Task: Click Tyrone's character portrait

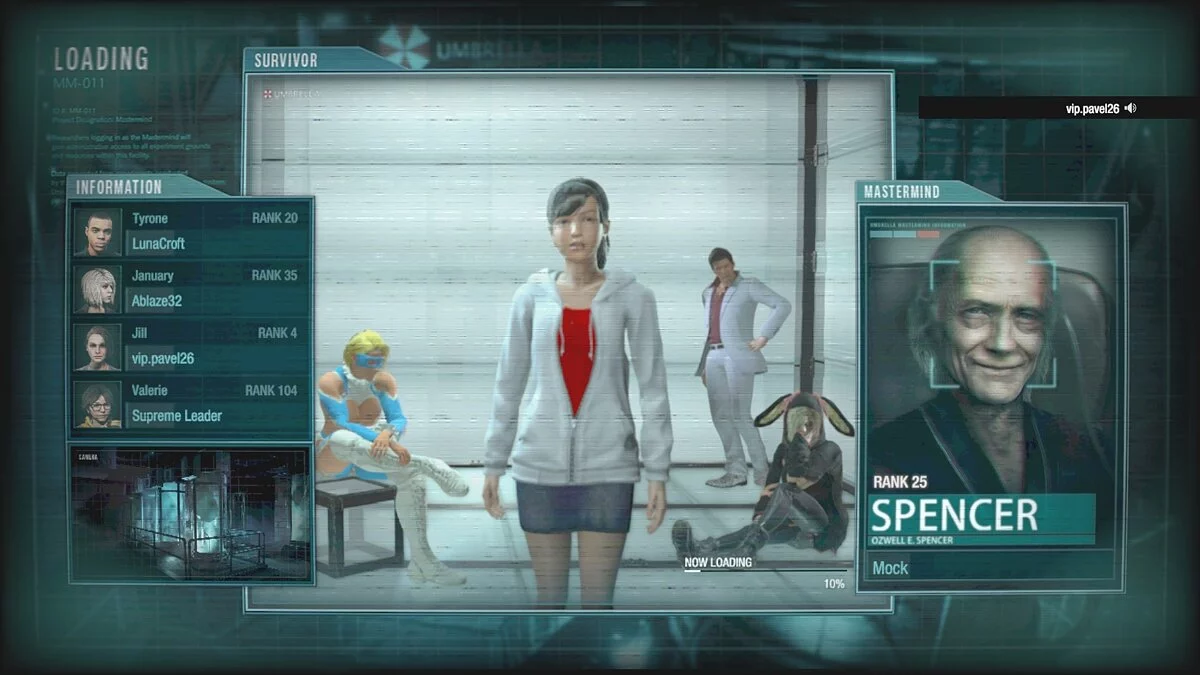Action: click(x=98, y=232)
